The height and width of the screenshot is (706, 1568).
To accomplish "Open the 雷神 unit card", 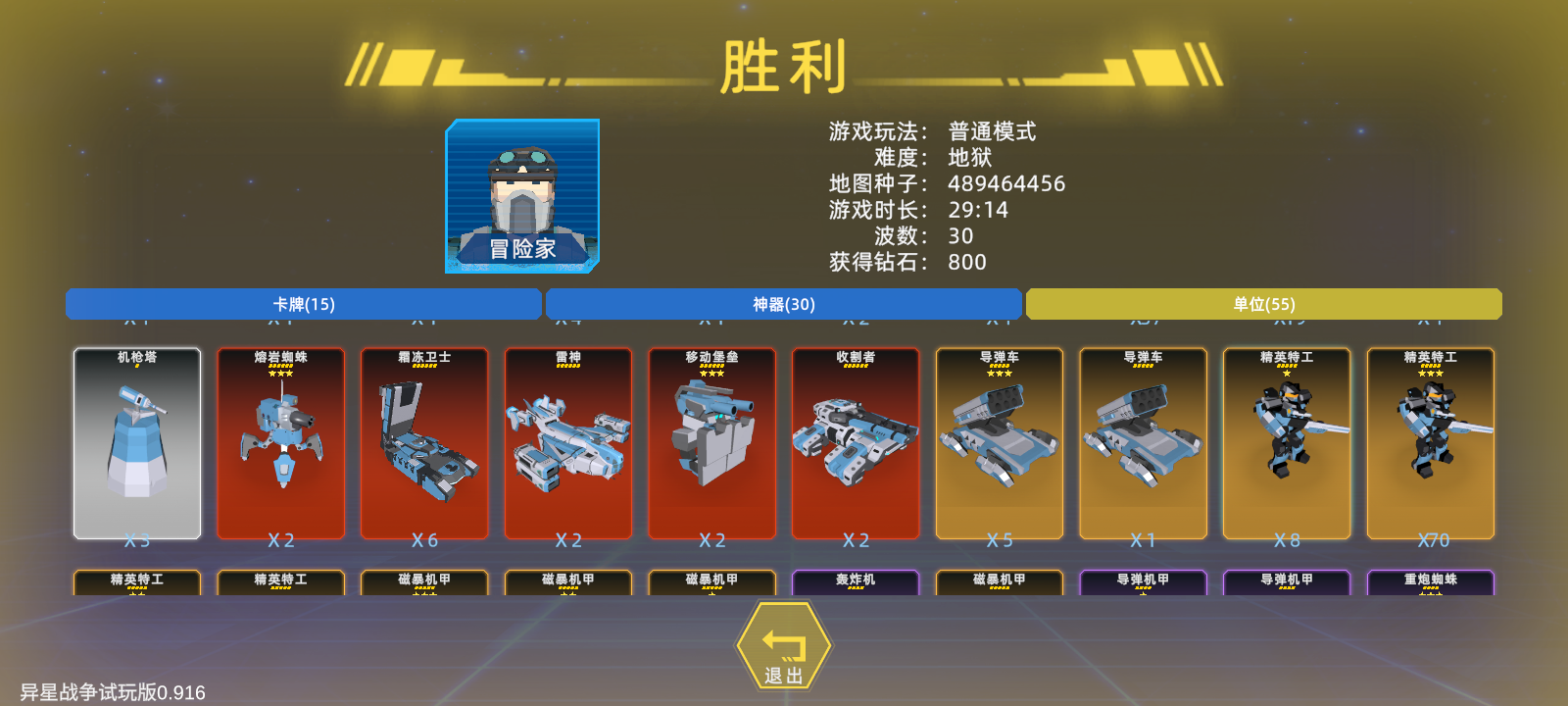I will (x=566, y=443).
